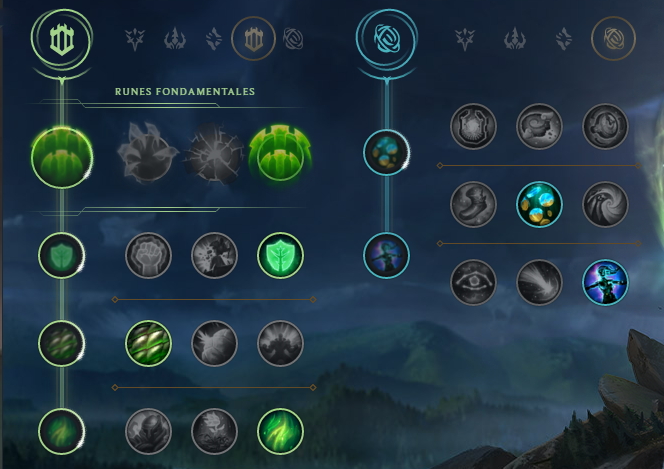The height and width of the screenshot is (469, 664).
Task: Select the Cosmic Insight eye rune
Action: tap(473, 282)
